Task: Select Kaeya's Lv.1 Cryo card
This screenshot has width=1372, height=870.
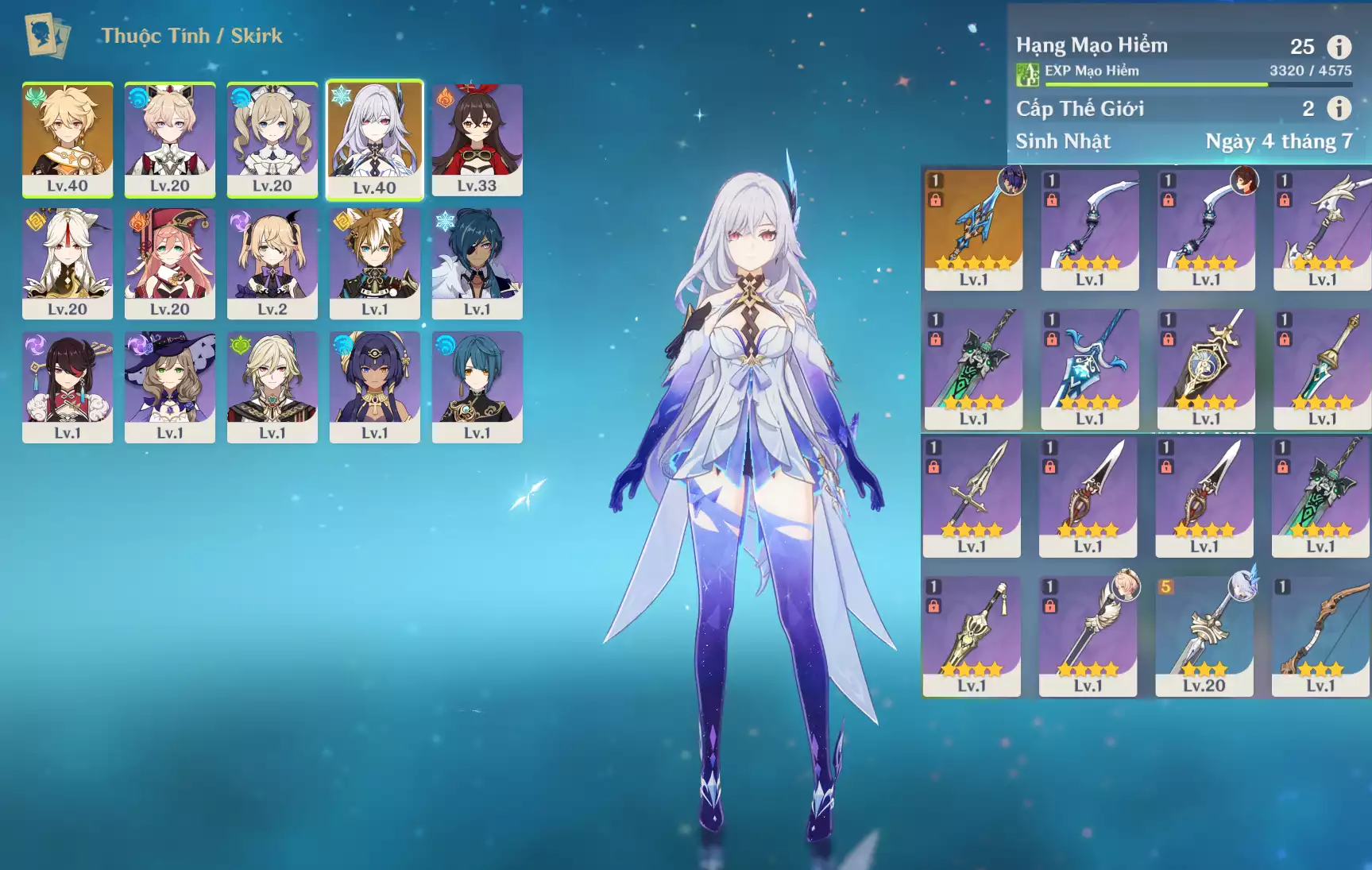Action: (477, 264)
